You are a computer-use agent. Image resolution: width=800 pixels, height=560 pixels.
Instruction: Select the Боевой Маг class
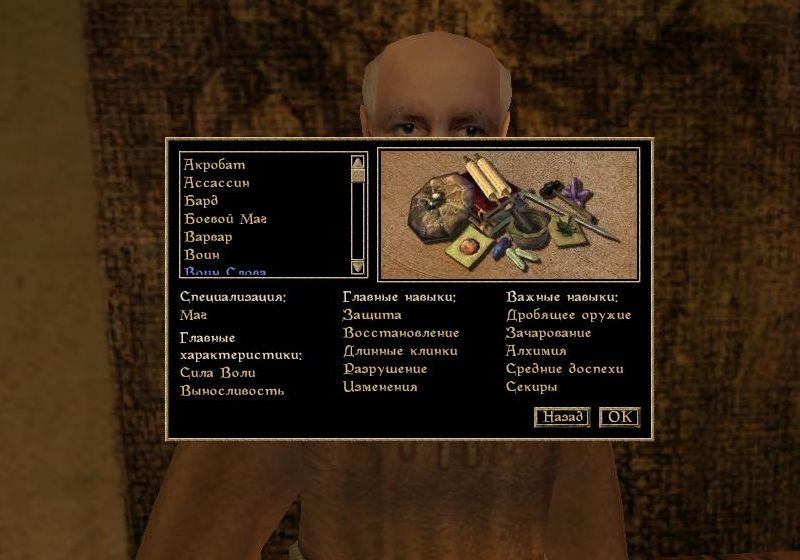pyautogui.click(x=225, y=219)
